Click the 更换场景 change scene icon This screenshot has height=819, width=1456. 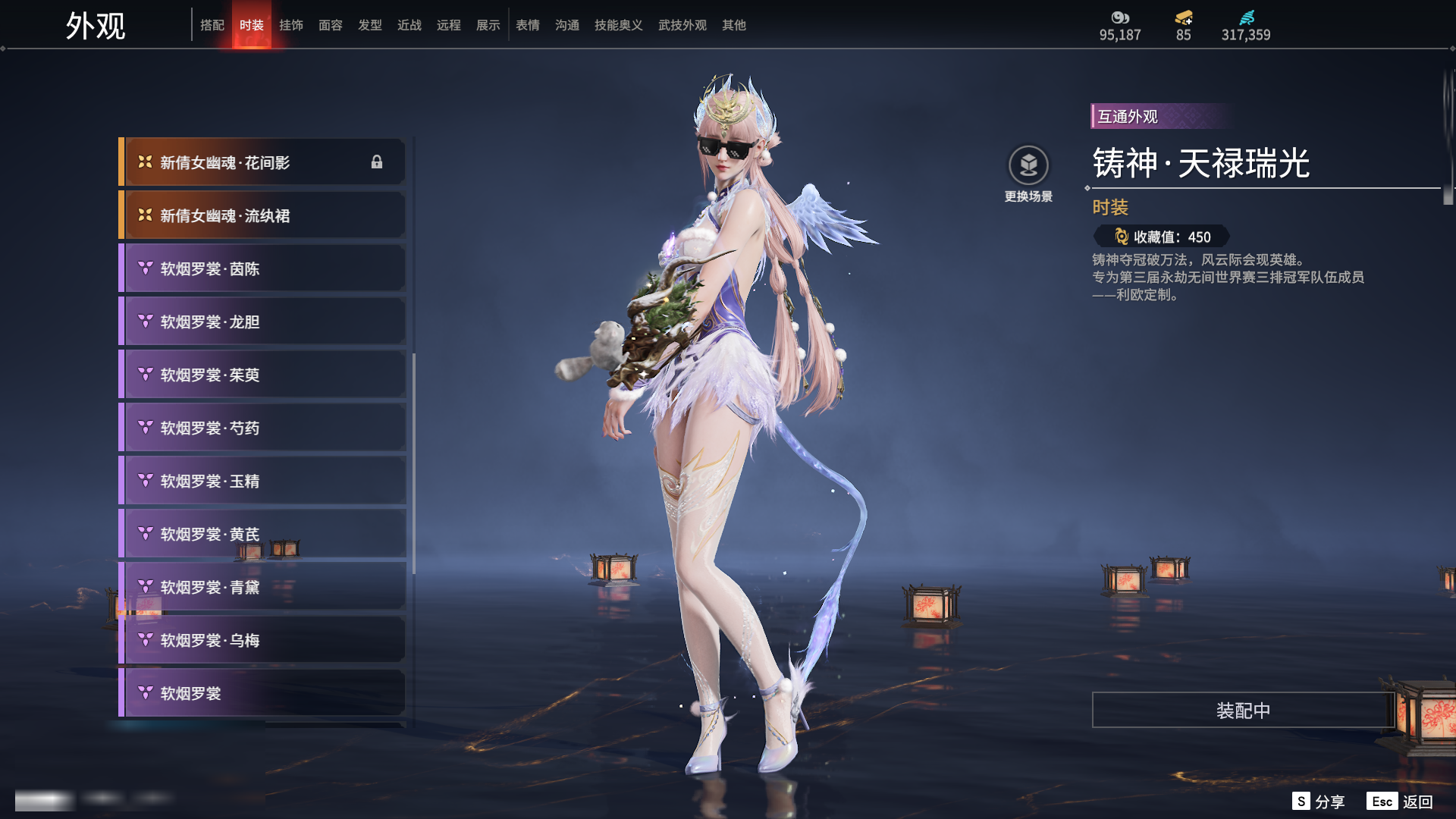(1028, 165)
